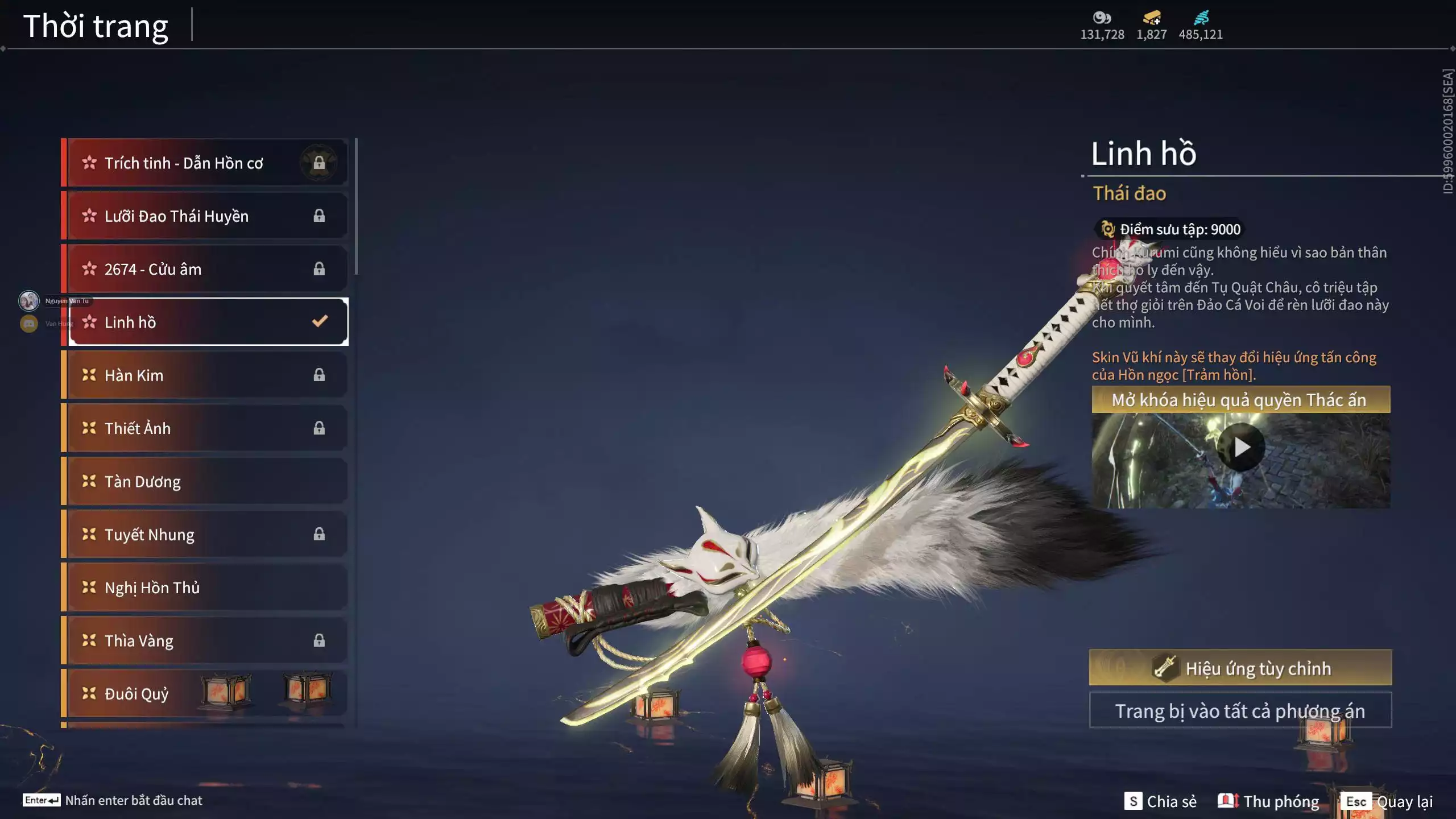Screen dimensions: 1456x819
Task: Click Trang bị vào tất cả phương án
Action: click(1240, 711)
